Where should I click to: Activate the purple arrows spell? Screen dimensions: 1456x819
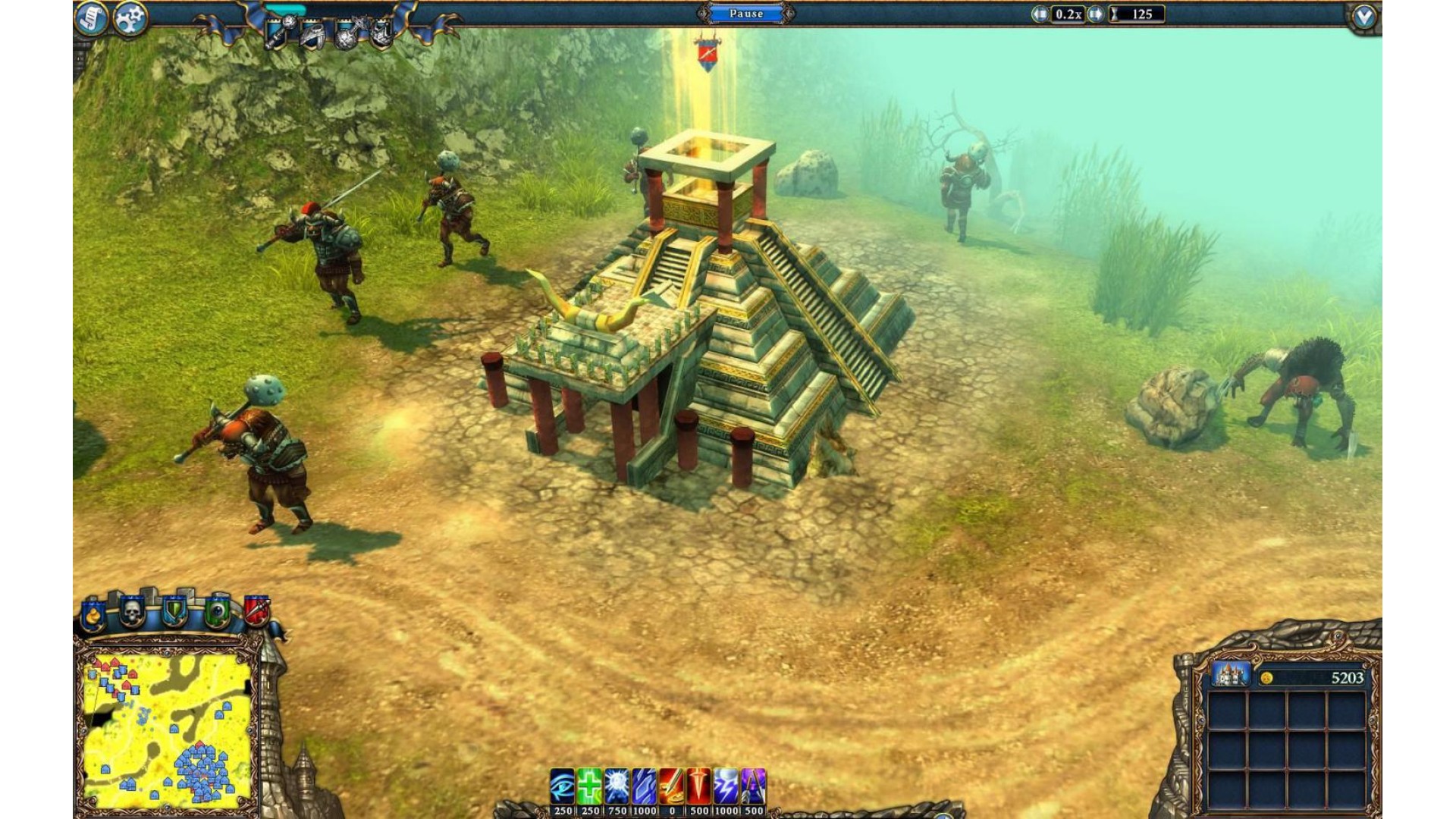tap(753, 786)
